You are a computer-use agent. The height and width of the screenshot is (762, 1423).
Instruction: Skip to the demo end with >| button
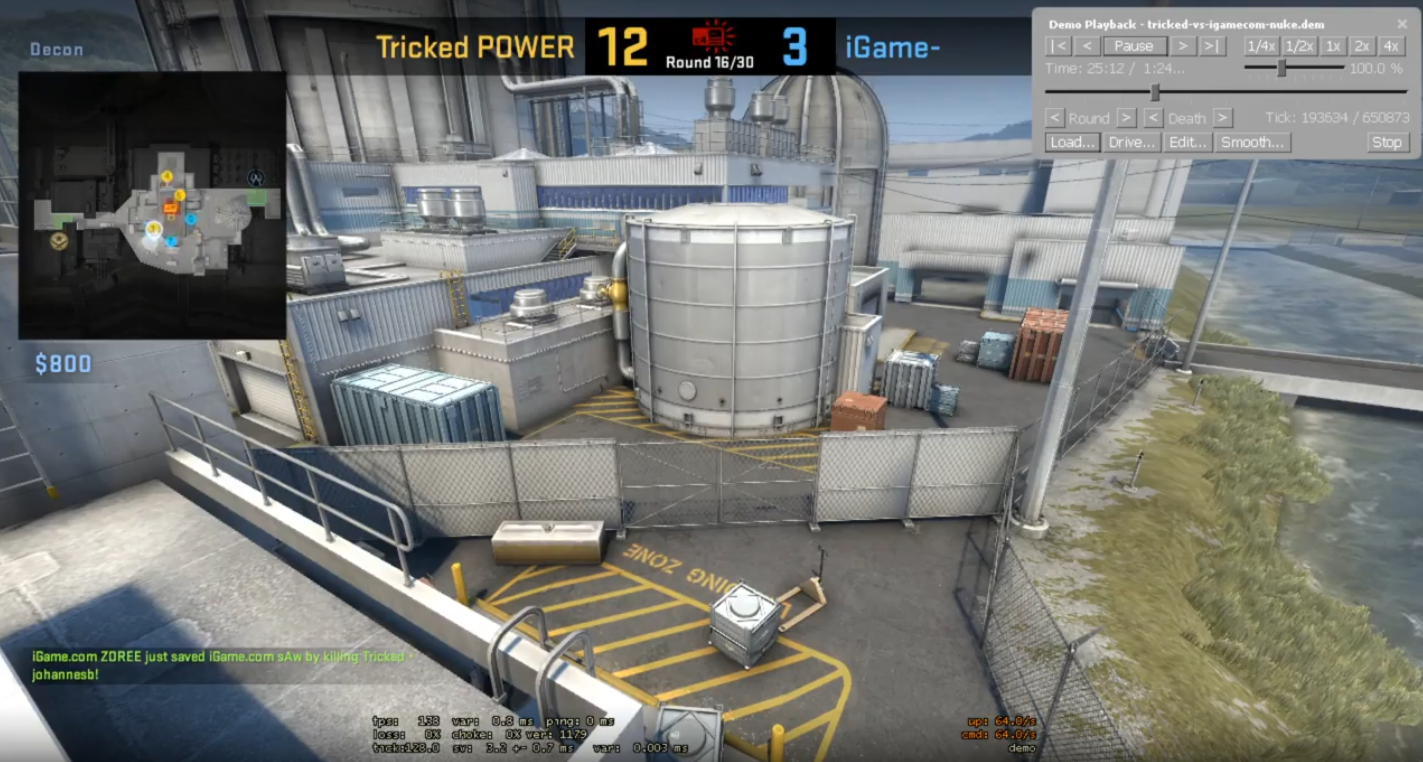click(1212, 46)
